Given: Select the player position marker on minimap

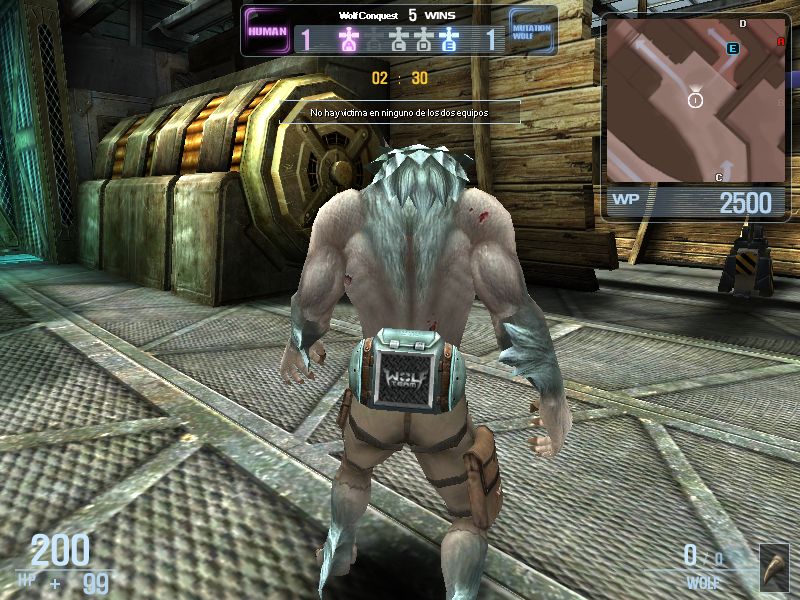Looking at the screenshot, I should [696, 99].
